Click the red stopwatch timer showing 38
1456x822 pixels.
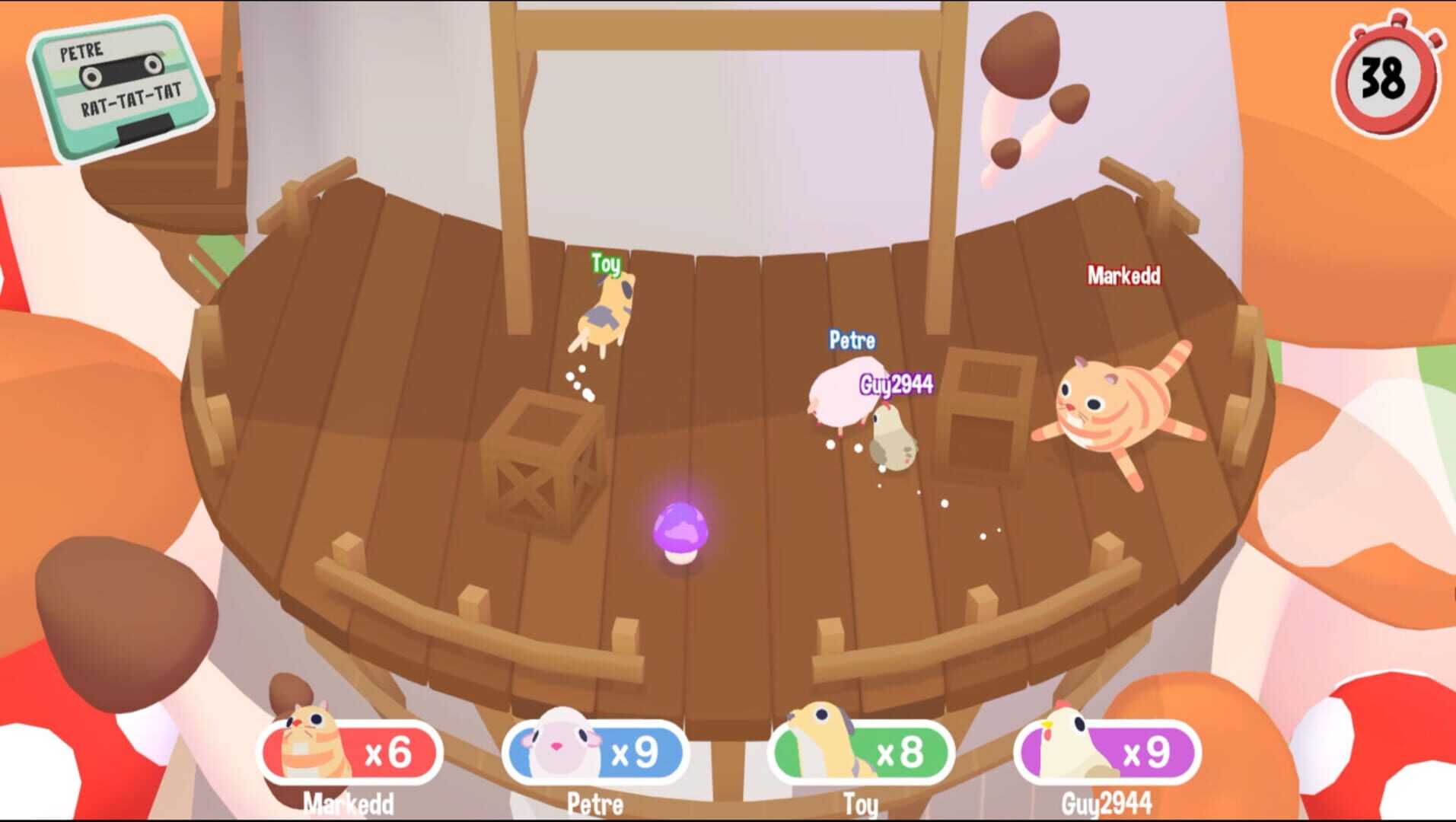pos(1384,78)
